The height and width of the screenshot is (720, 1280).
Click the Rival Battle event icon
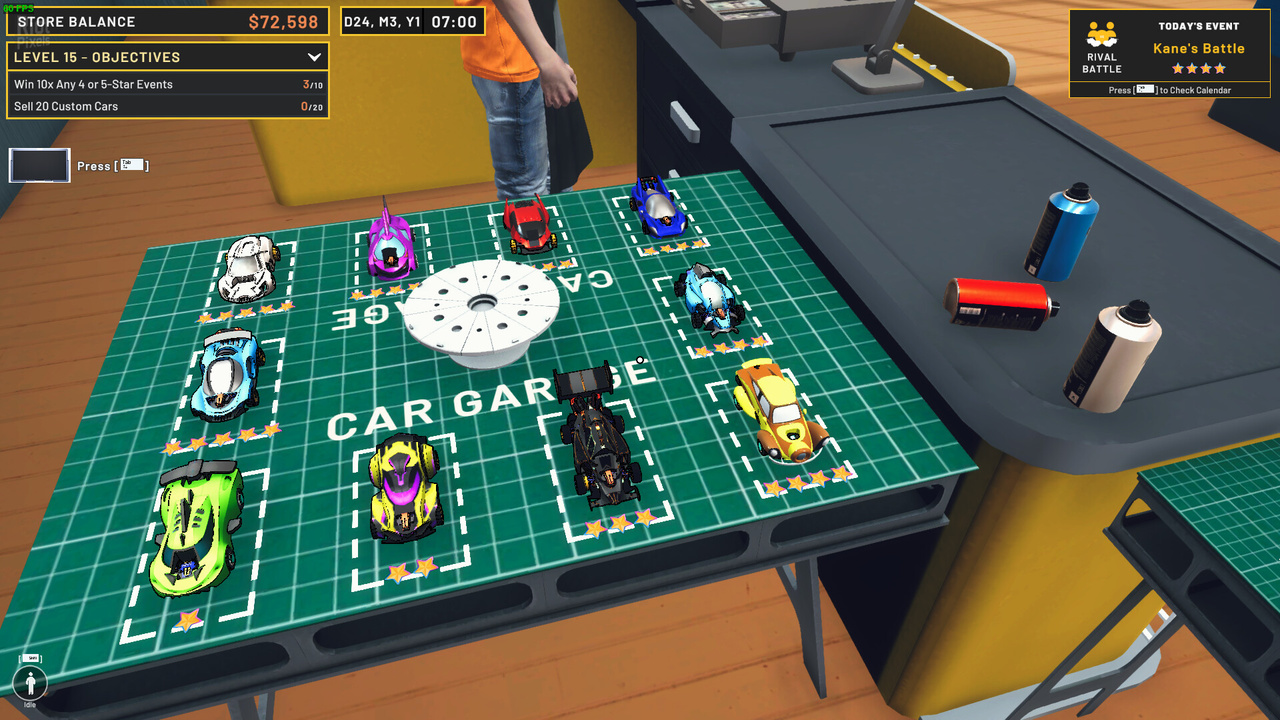click(x=1102, y=39)
